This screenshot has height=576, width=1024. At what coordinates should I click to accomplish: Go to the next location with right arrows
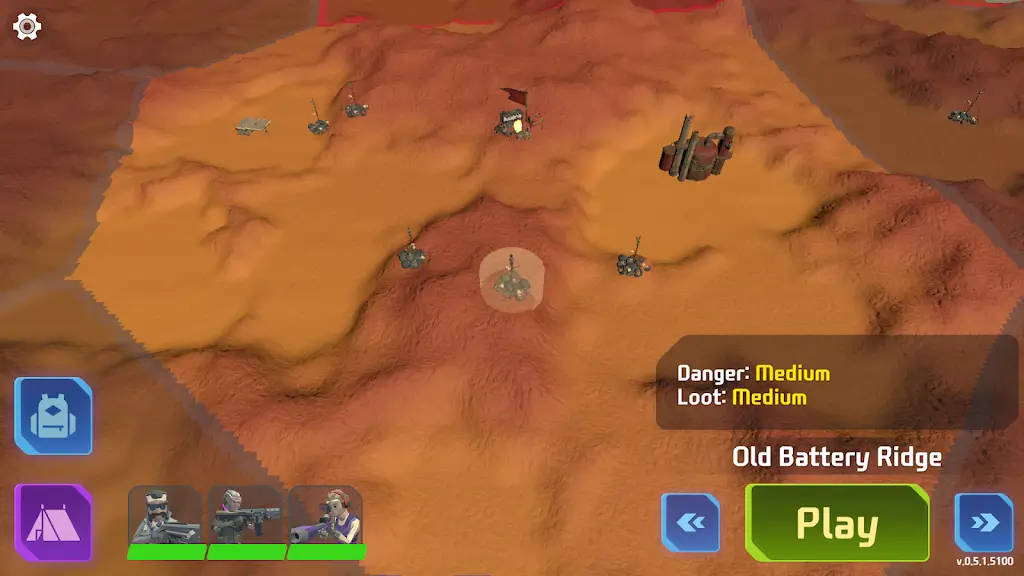point(983,523)
